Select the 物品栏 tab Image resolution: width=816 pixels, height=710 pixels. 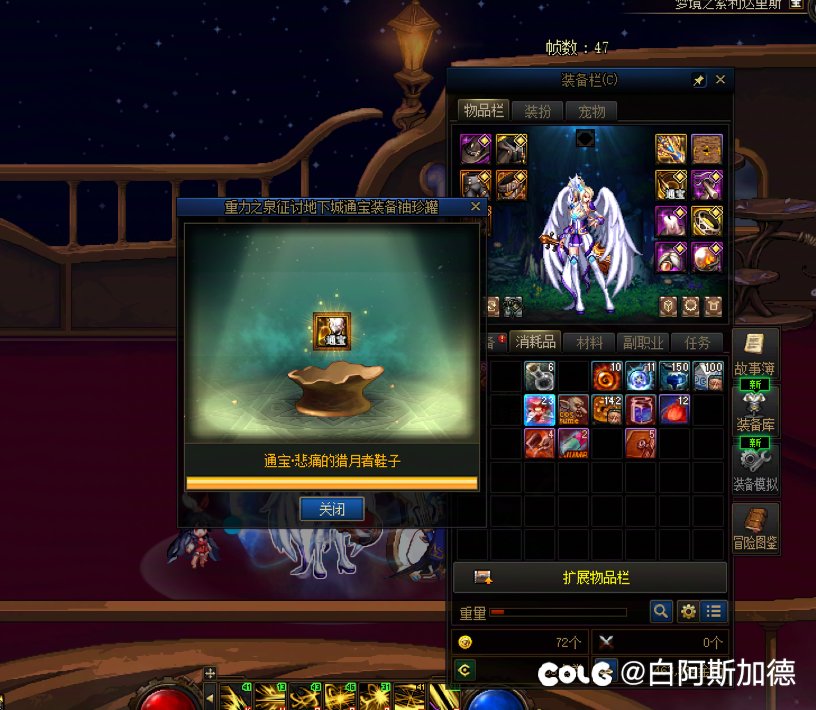(484, 111)
